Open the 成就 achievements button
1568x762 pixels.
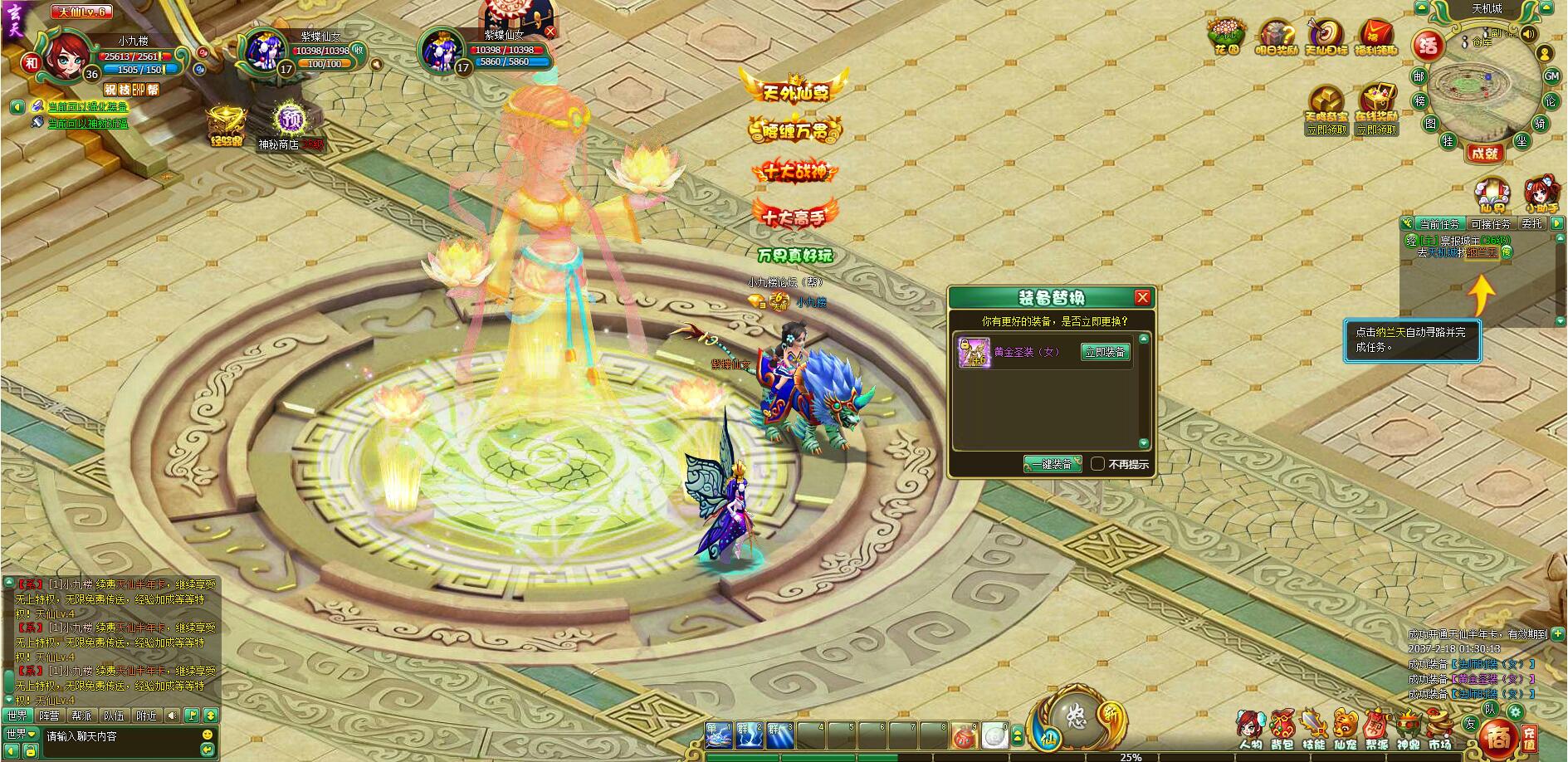click(x=1483, y=153)
